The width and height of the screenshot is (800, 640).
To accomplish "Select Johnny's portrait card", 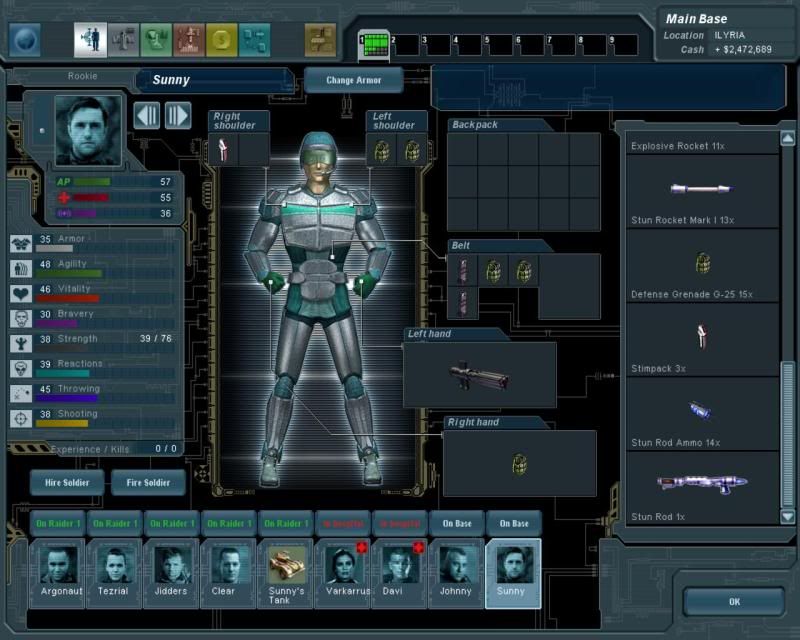I will tap(457, 573).
